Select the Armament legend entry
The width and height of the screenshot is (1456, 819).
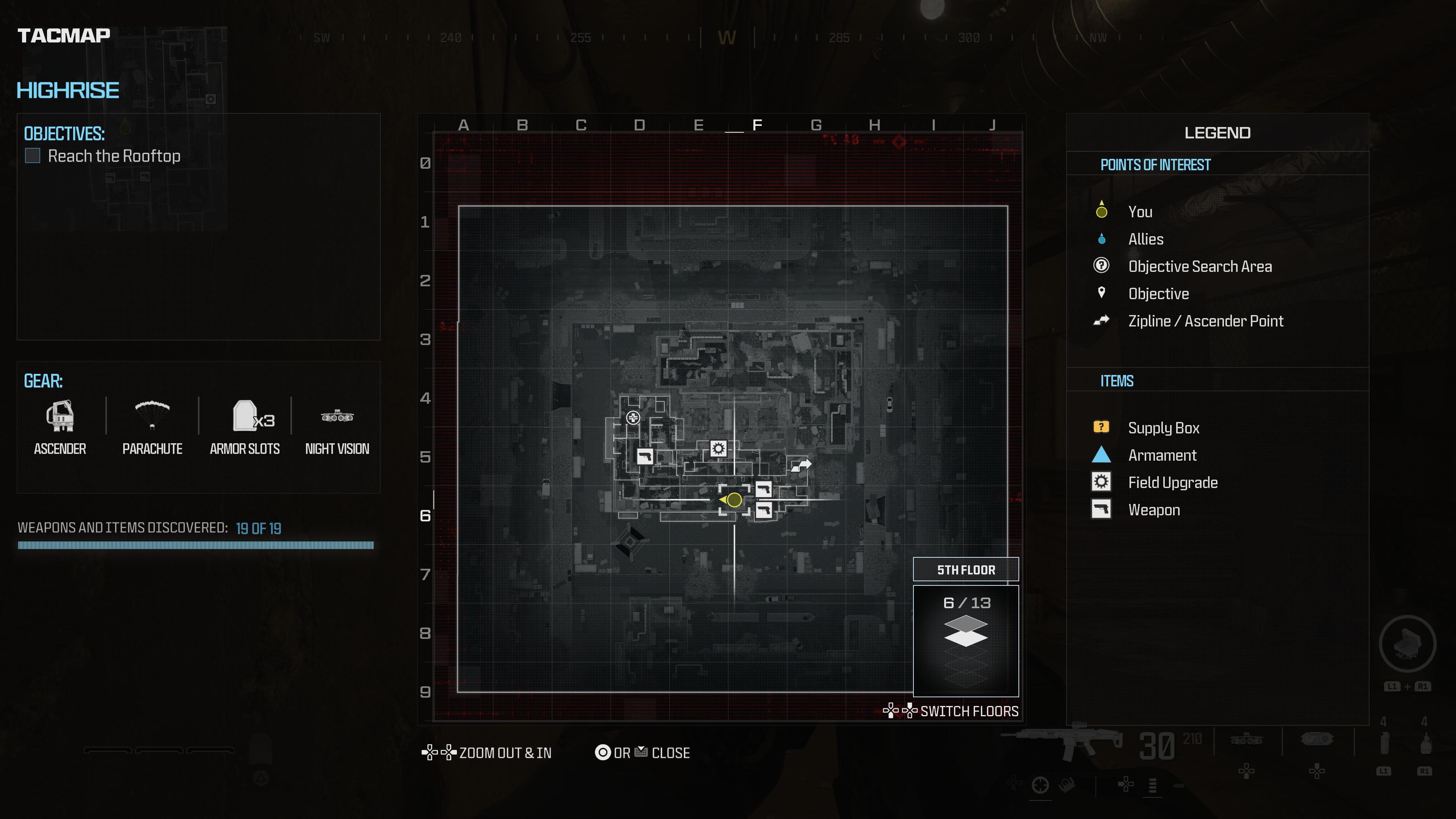tap(1162, 455)
